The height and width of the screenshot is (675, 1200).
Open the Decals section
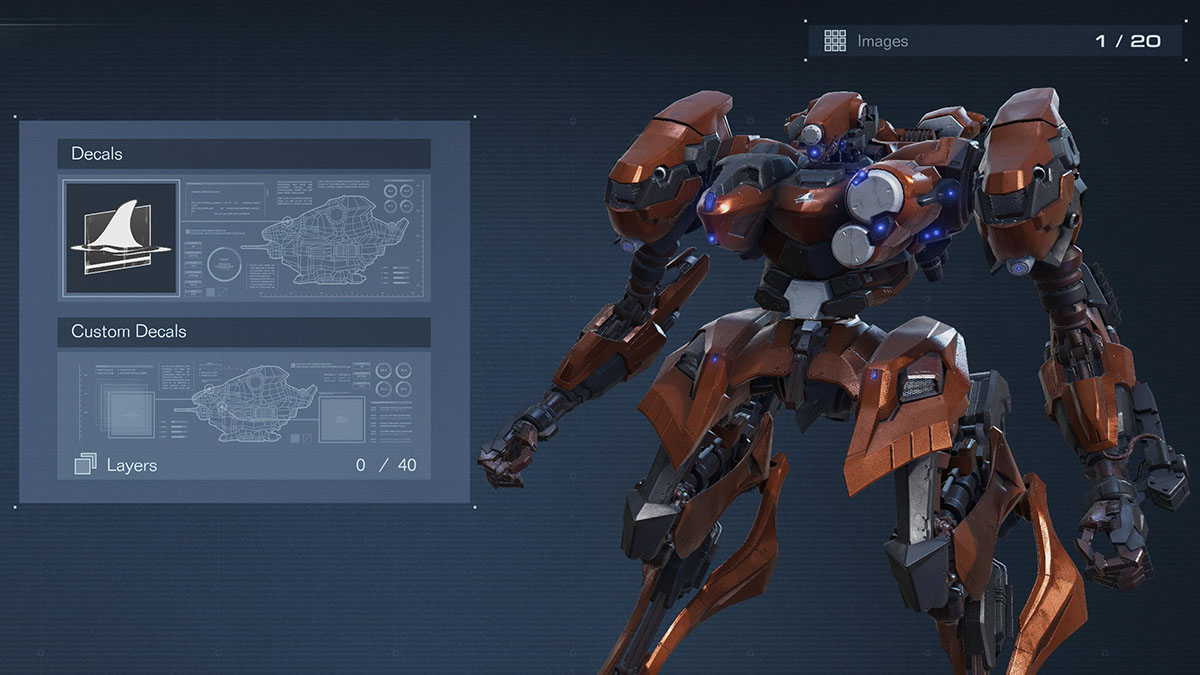[243, 154]
